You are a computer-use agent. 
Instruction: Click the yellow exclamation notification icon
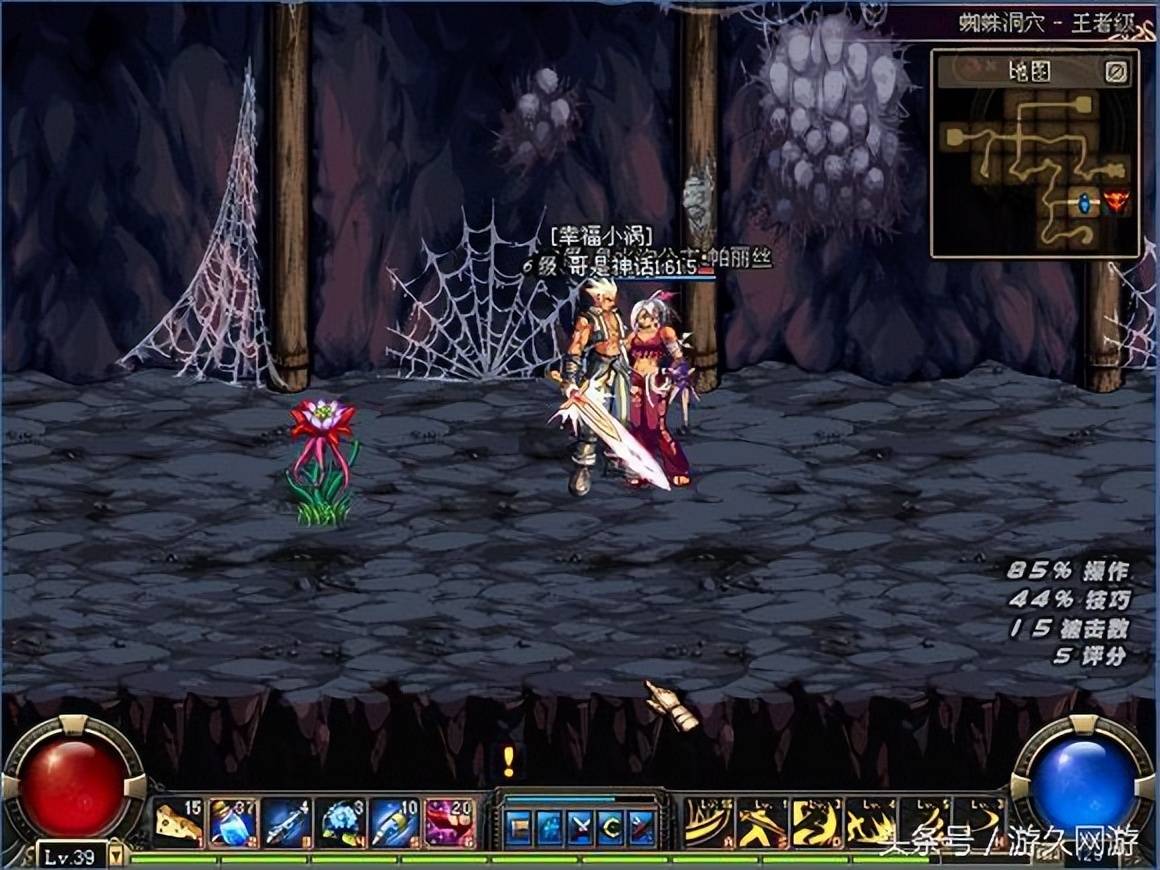point(509,762)
